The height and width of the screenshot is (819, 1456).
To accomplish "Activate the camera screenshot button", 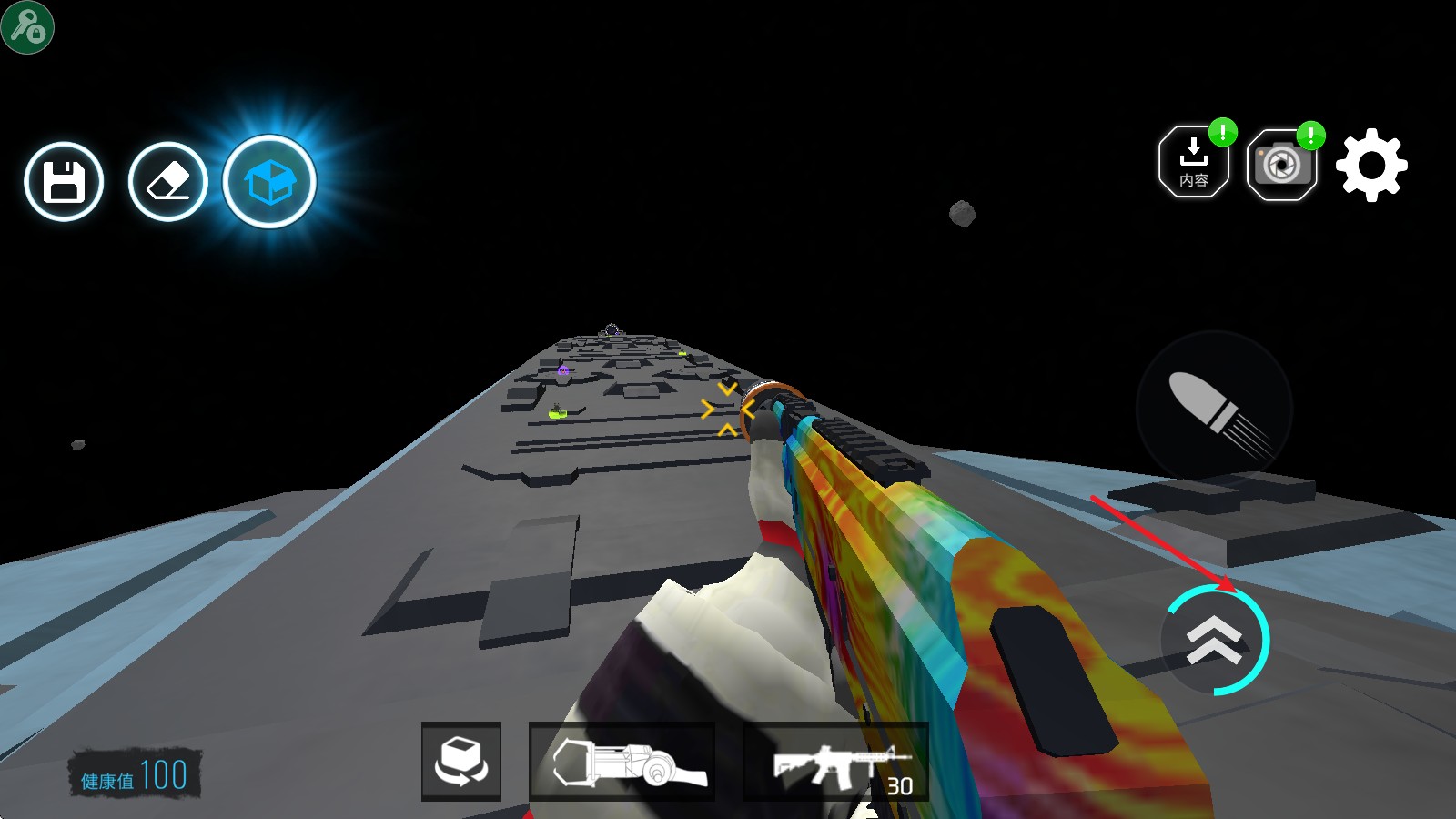I will (1281, 165).
